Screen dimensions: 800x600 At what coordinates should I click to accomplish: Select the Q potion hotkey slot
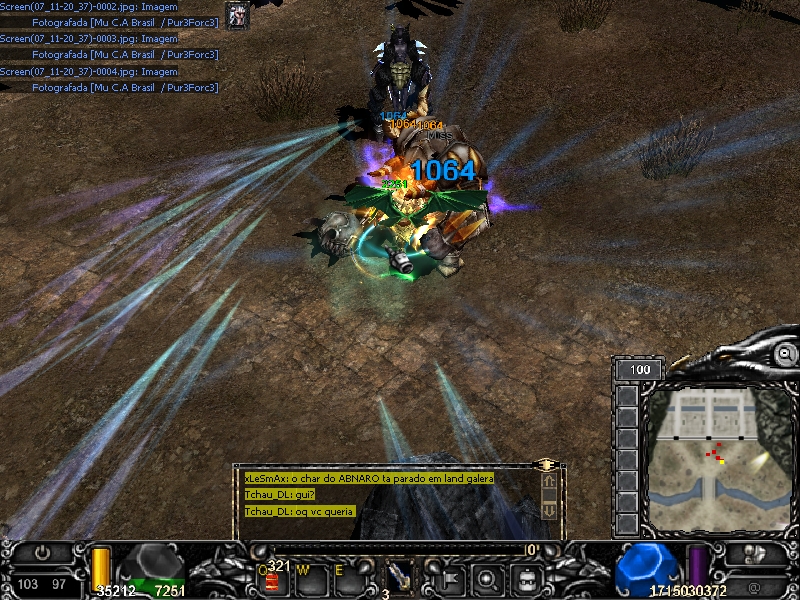(270, 577)
